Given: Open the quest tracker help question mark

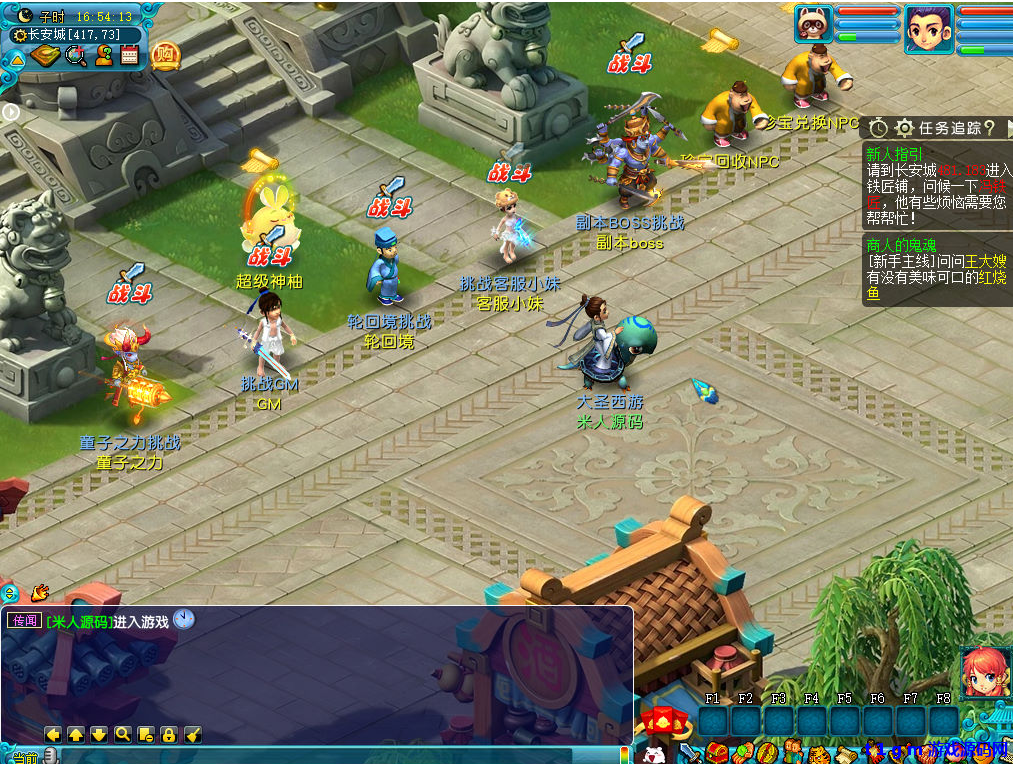Looking at the screenshot, I should [988, 127].
